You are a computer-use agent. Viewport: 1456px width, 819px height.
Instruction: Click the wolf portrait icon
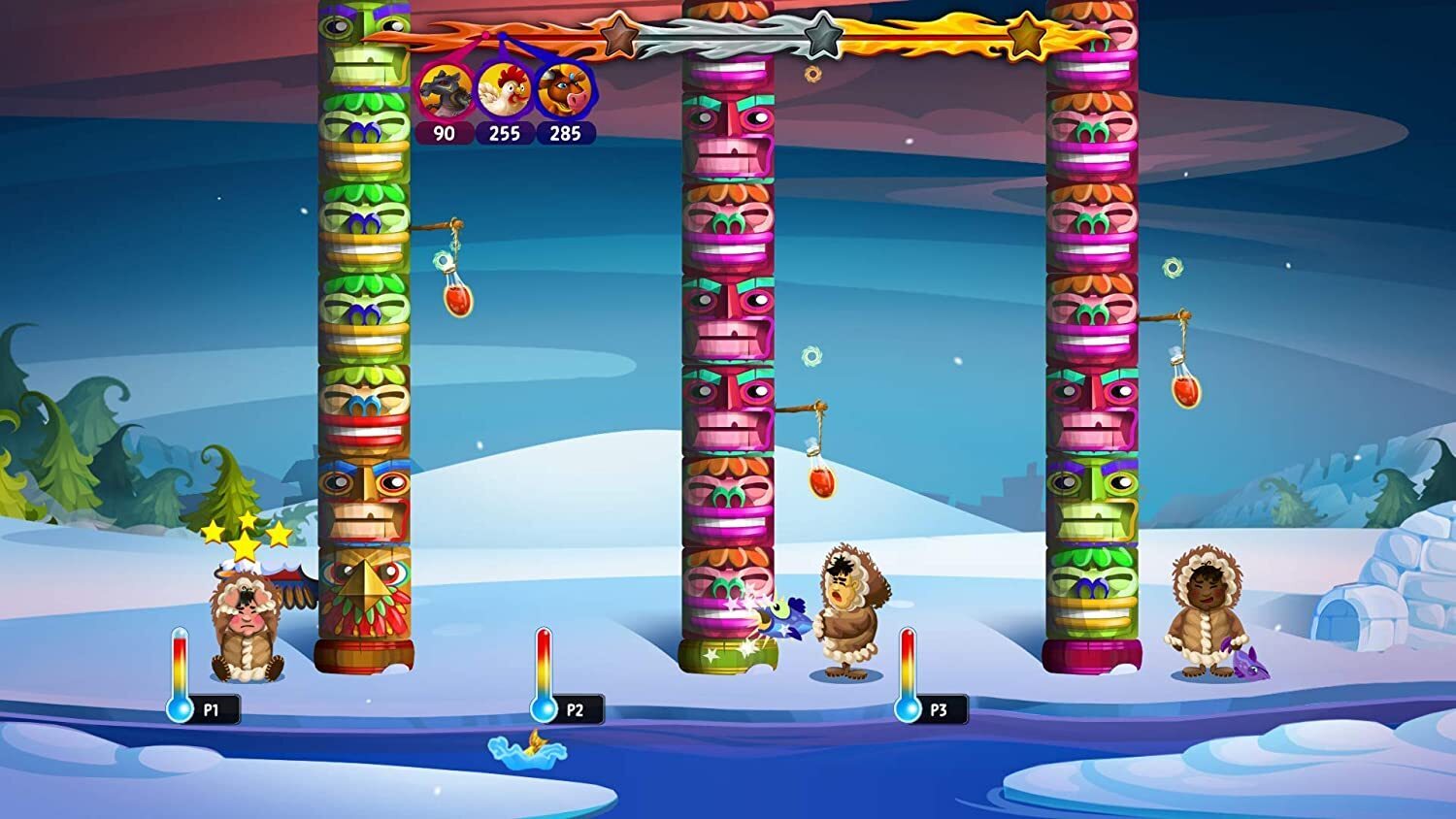click(446, 90)
